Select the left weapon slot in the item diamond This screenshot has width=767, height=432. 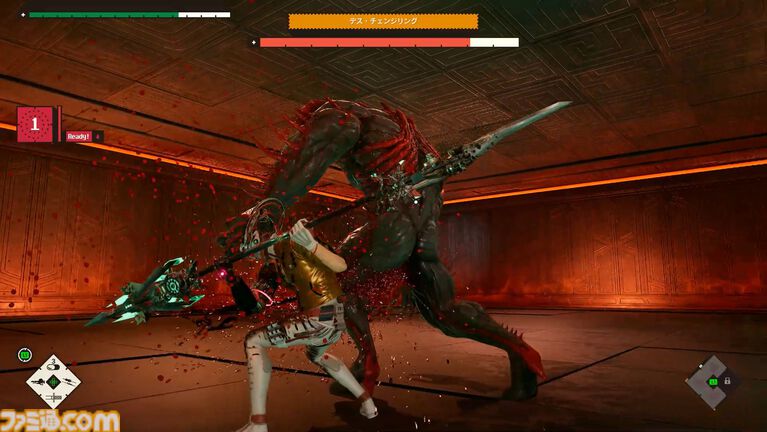[38, 382]
